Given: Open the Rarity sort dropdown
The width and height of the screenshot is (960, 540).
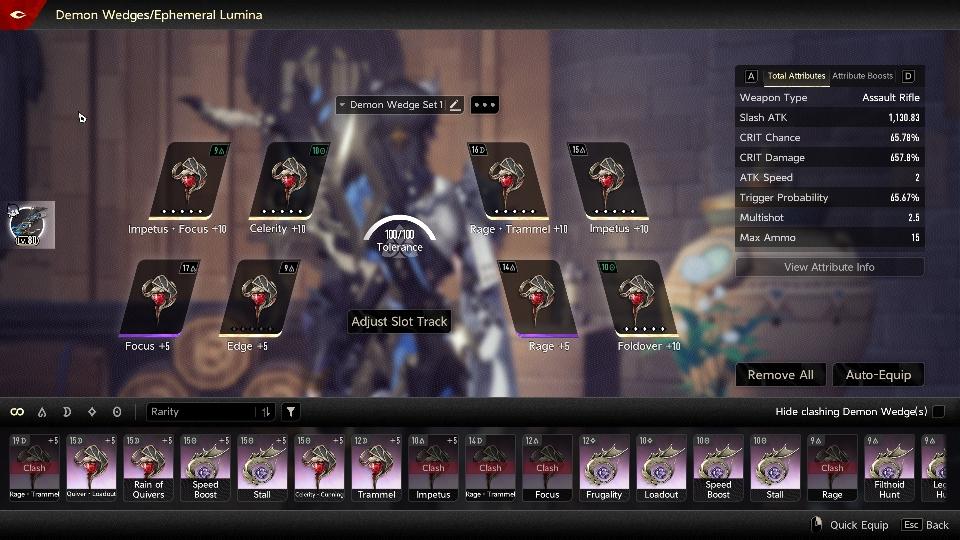Looking at the screenshot, I should pos(210,412).
